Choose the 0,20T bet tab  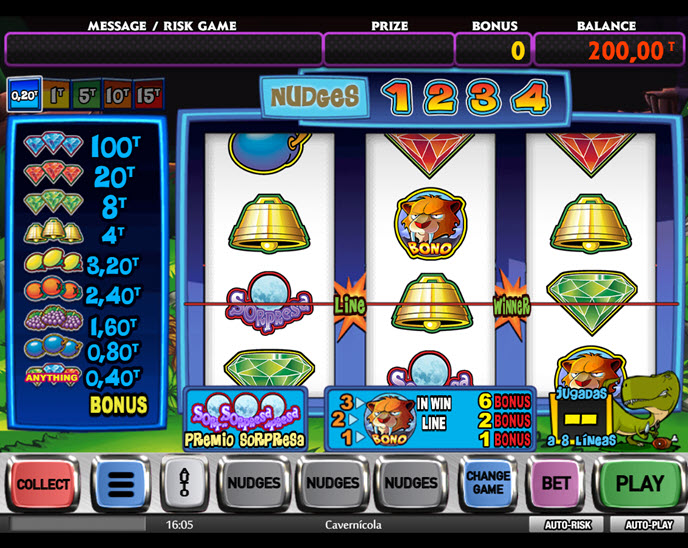tap(22, 95)
